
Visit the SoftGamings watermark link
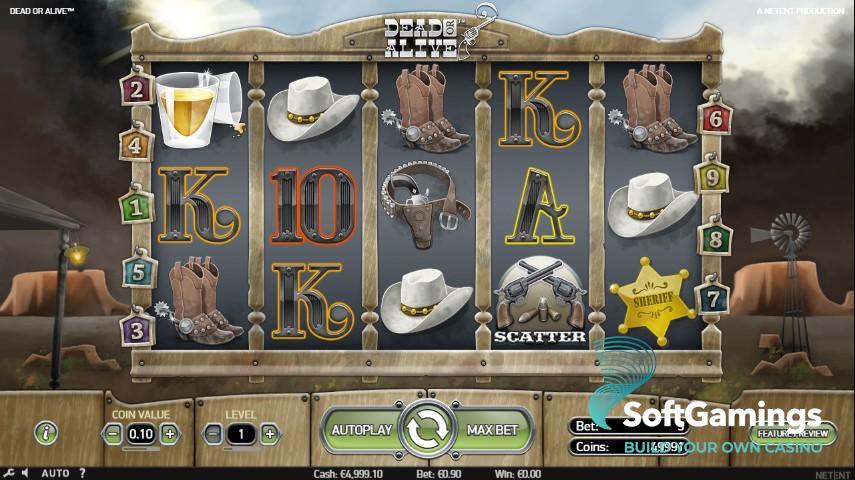tap(722, 420)
